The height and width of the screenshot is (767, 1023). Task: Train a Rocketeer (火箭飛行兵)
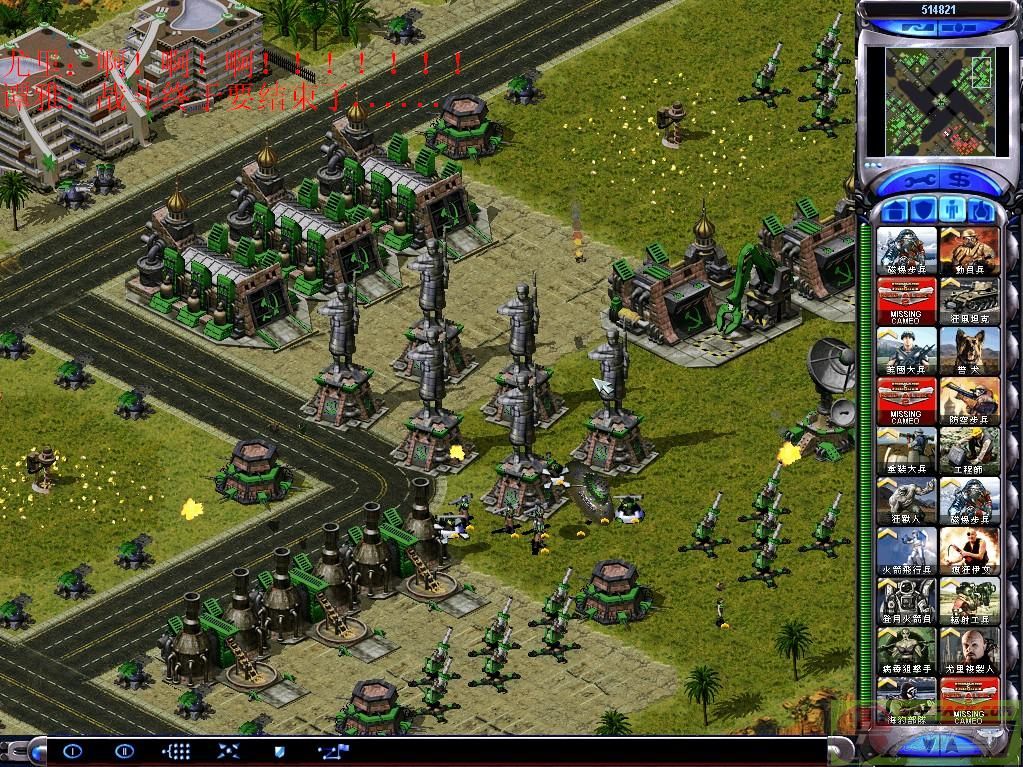tap(907, 552)
